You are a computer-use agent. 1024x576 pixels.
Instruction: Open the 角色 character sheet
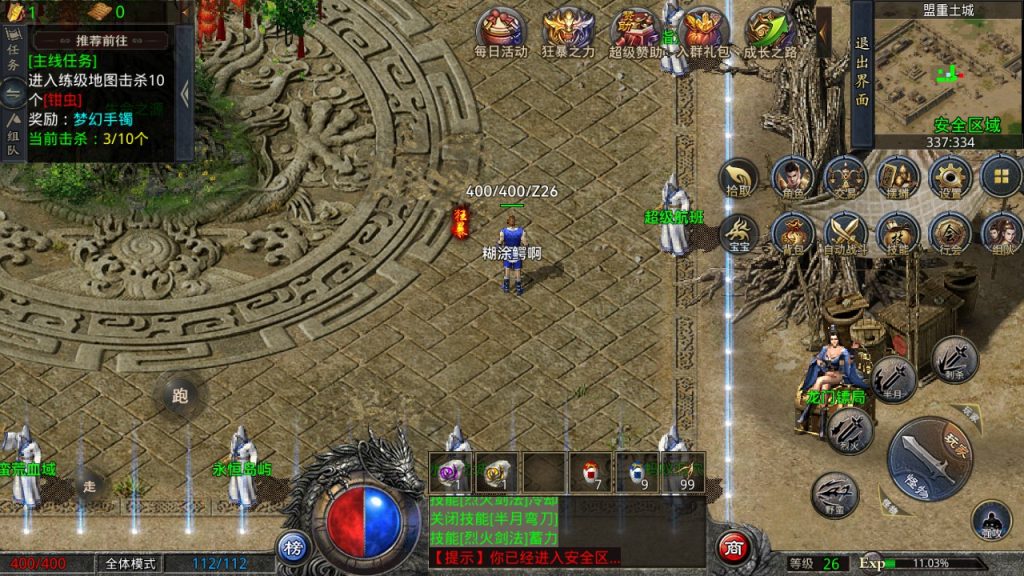tap(791, 178)
